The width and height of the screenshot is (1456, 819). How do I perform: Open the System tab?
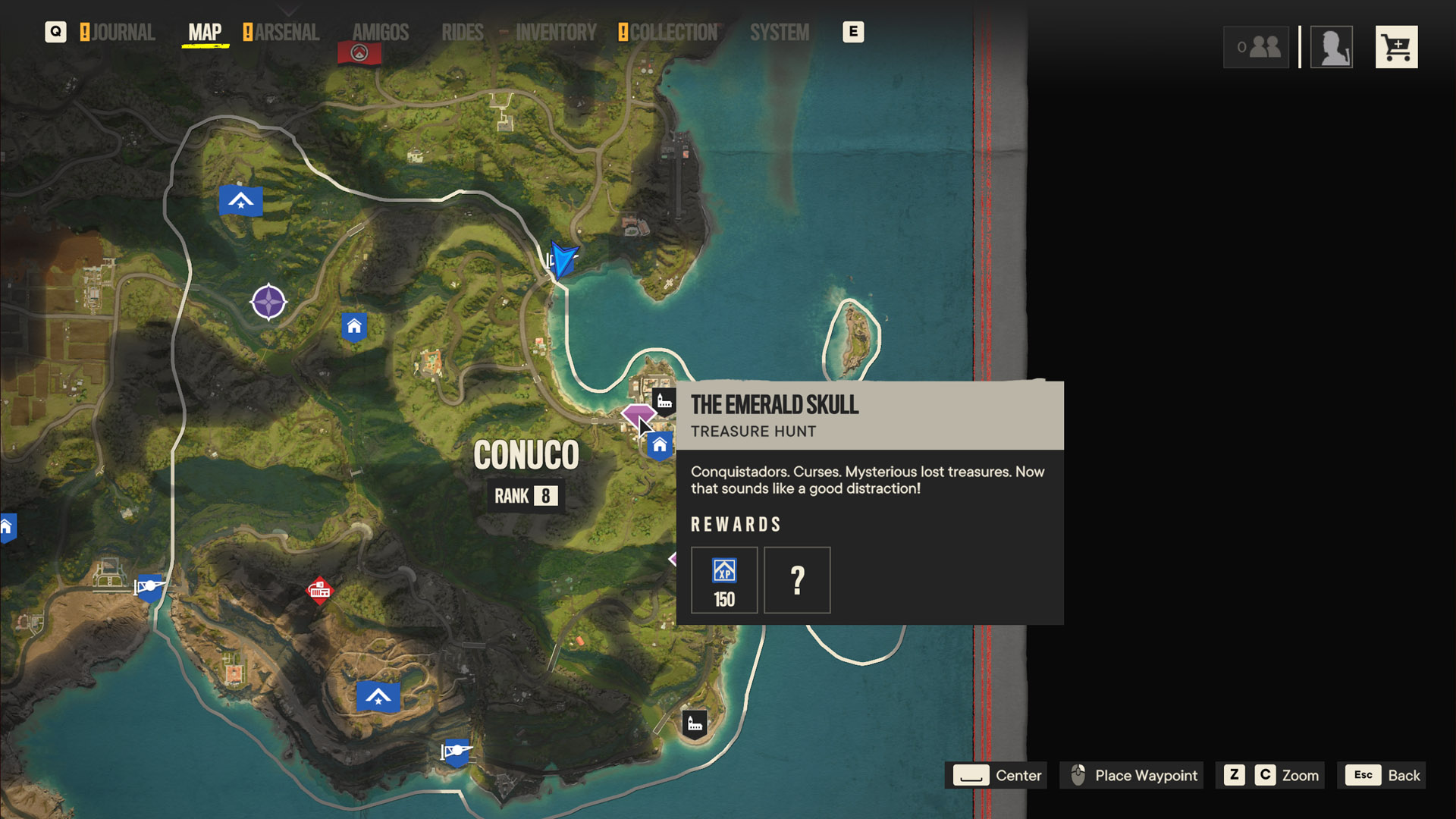point(779,33)
